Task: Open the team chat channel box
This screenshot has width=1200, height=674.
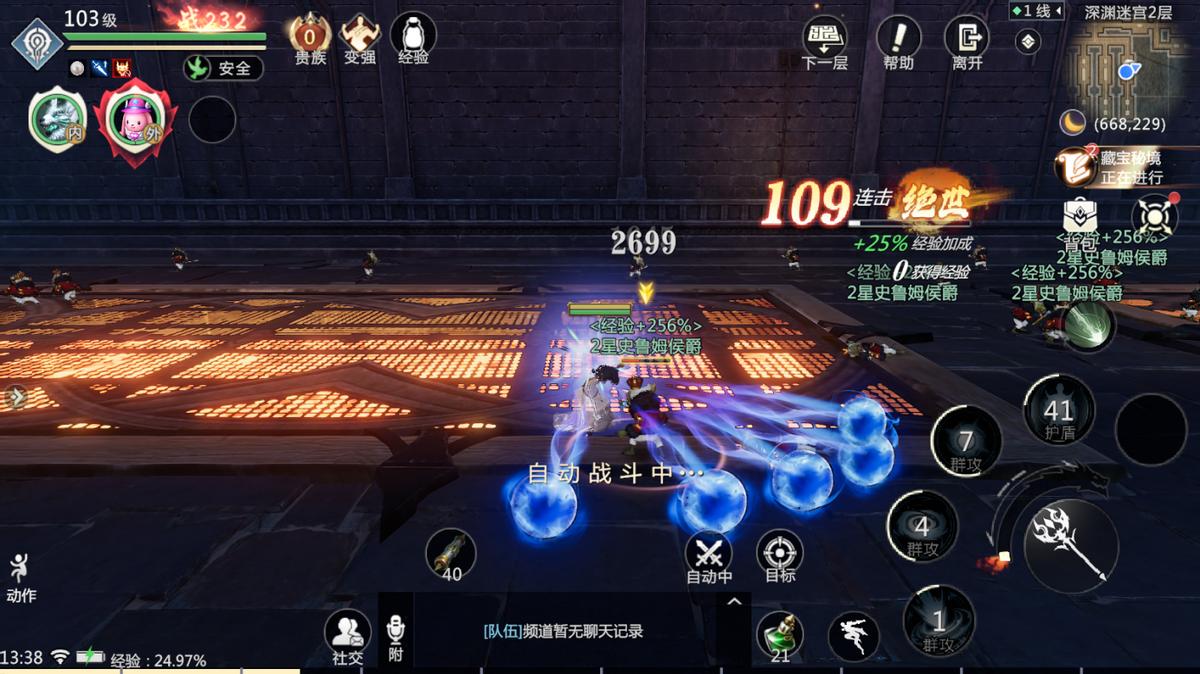Action: (563, 631)
